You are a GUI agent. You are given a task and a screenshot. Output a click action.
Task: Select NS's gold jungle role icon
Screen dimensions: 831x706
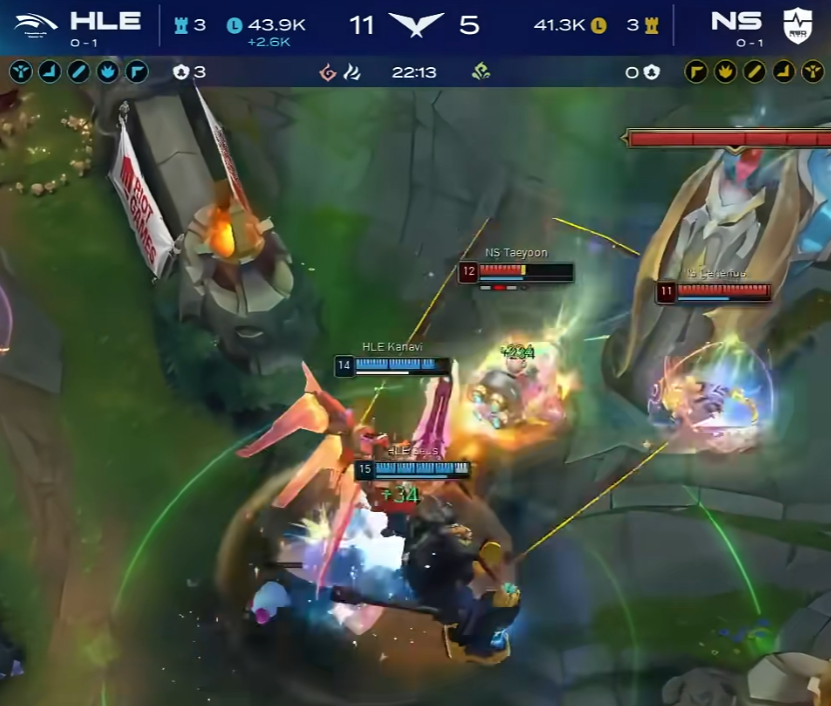724,72
